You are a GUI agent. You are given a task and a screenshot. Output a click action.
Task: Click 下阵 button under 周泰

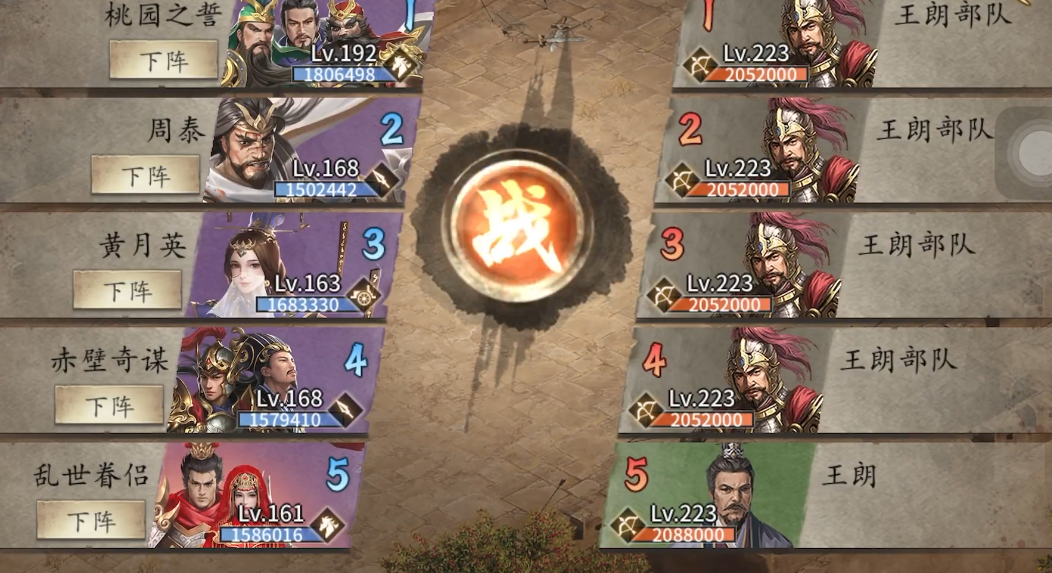pyautogui.click(x=146, y=175)
